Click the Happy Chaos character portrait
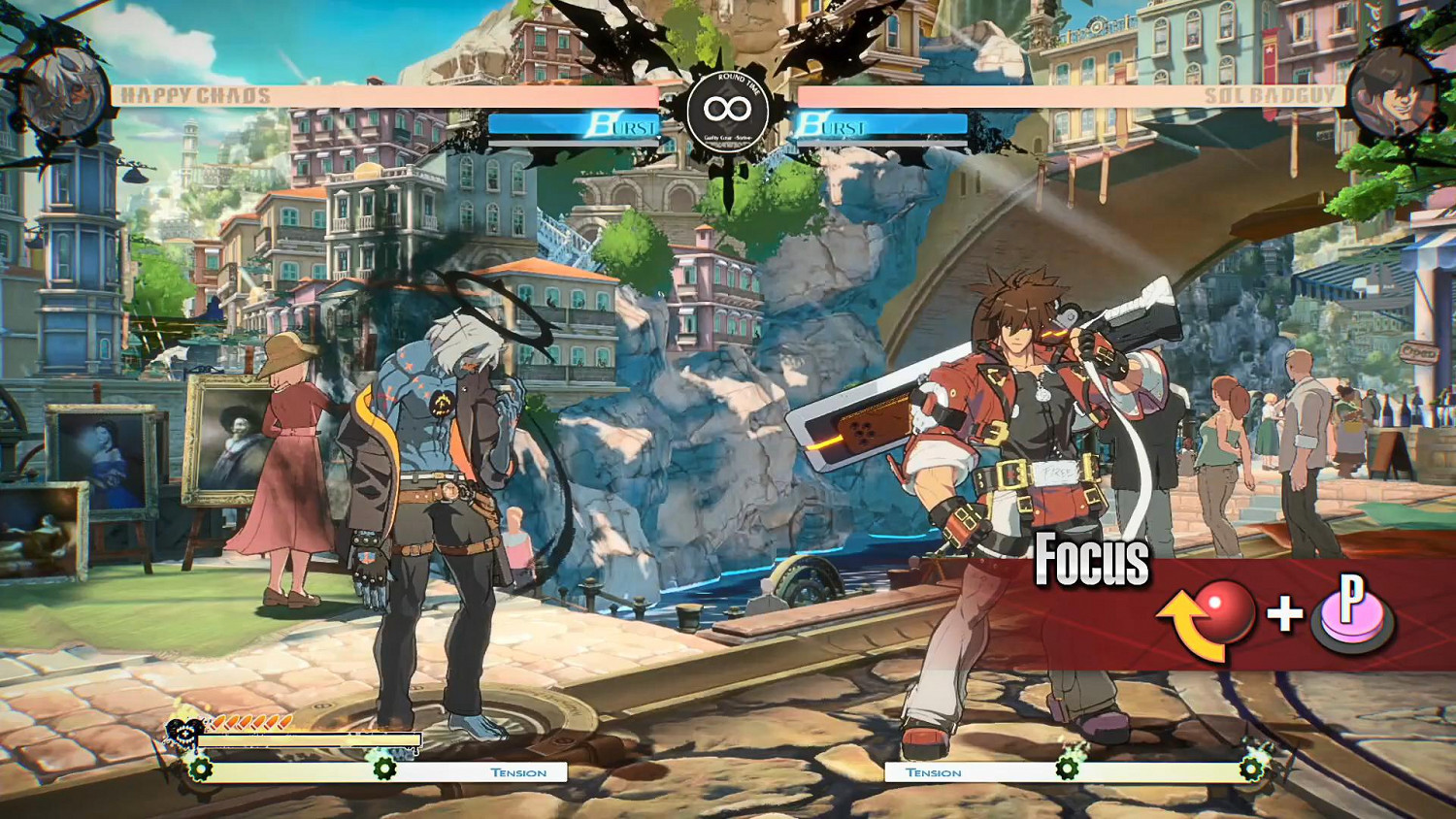This screenshot has width=1456, height=819. (66, 94)
